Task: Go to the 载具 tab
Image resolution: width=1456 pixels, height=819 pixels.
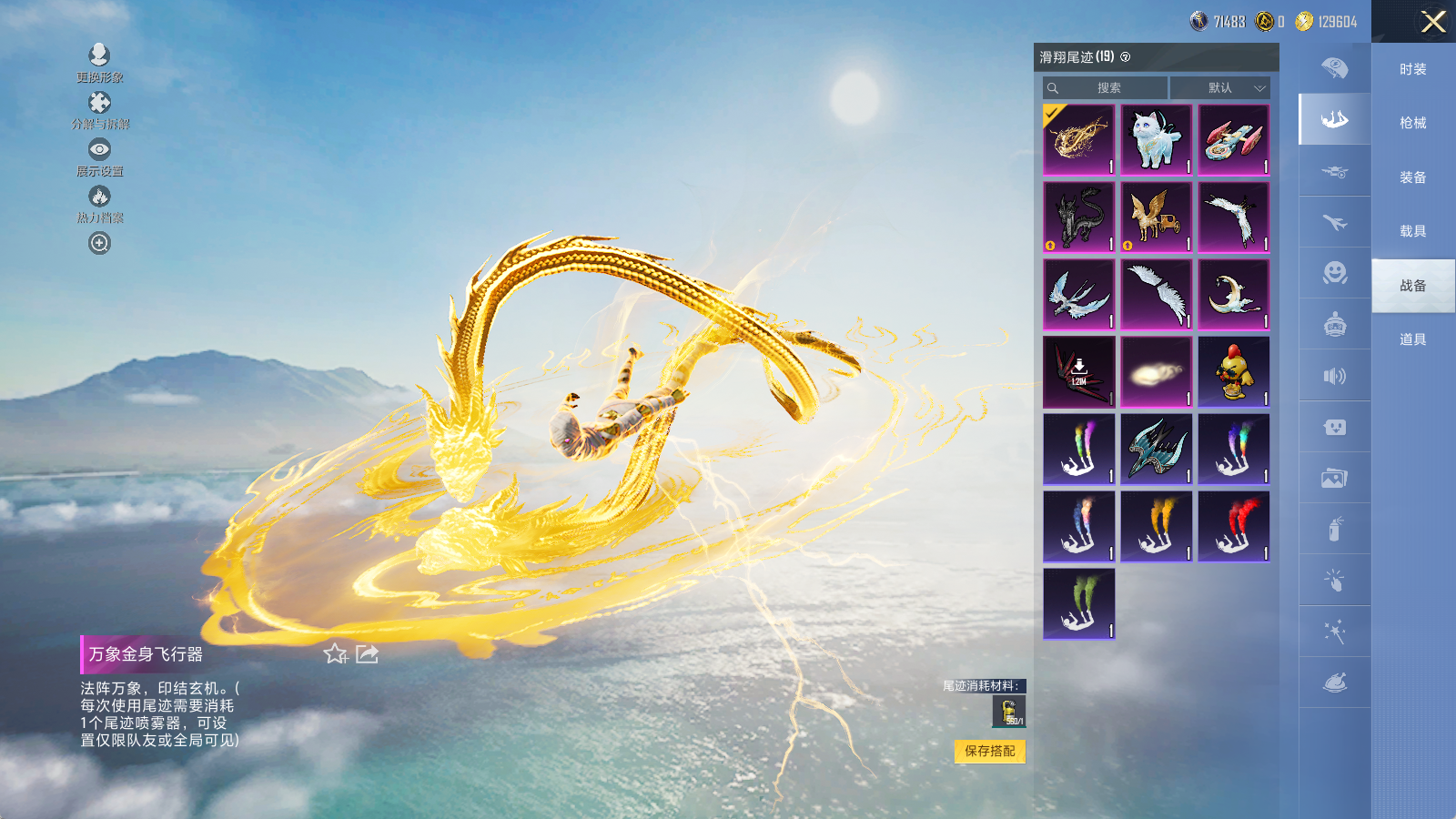Action: click(1412, 231)
